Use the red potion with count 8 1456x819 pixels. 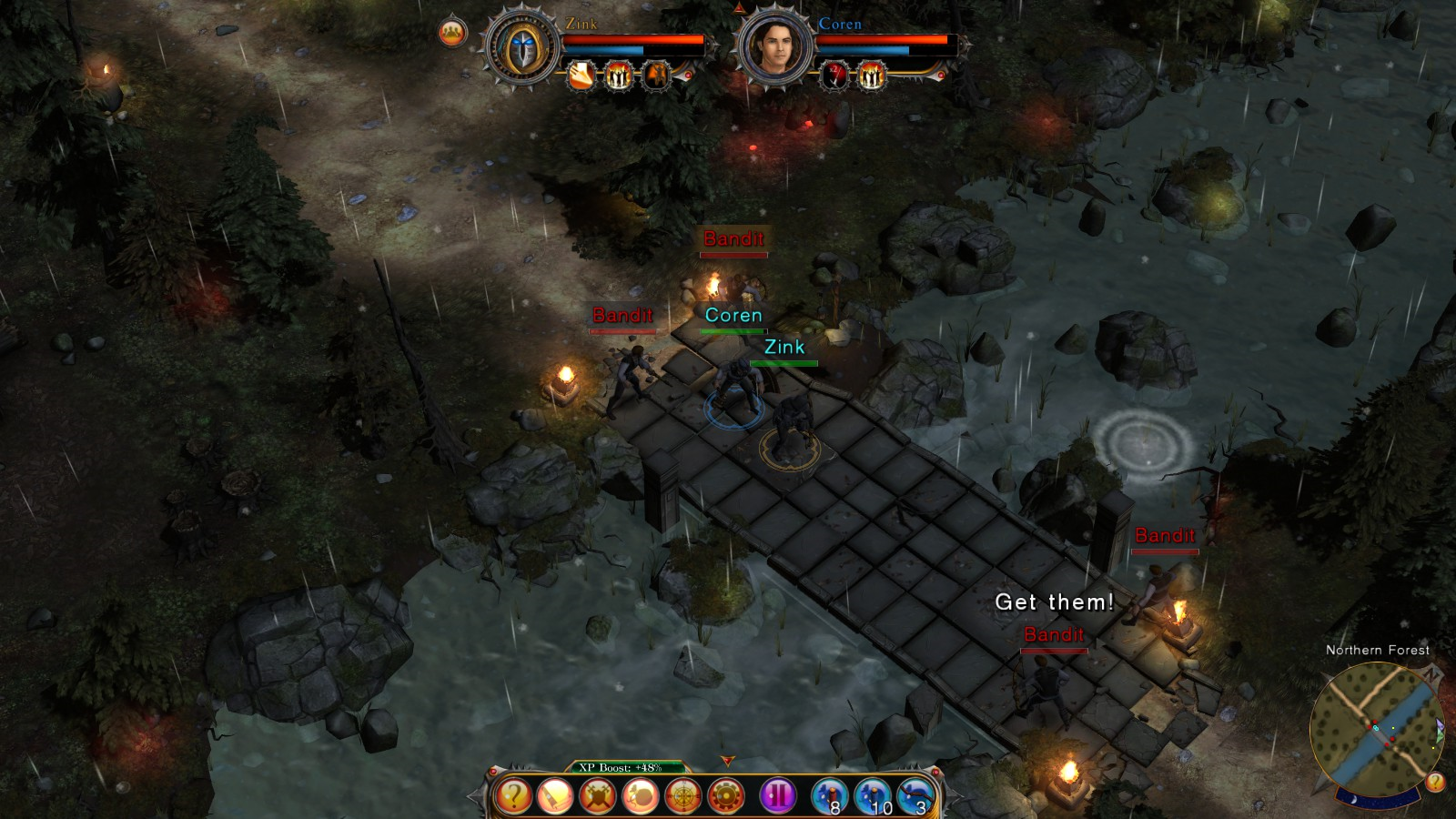[830, 796]
